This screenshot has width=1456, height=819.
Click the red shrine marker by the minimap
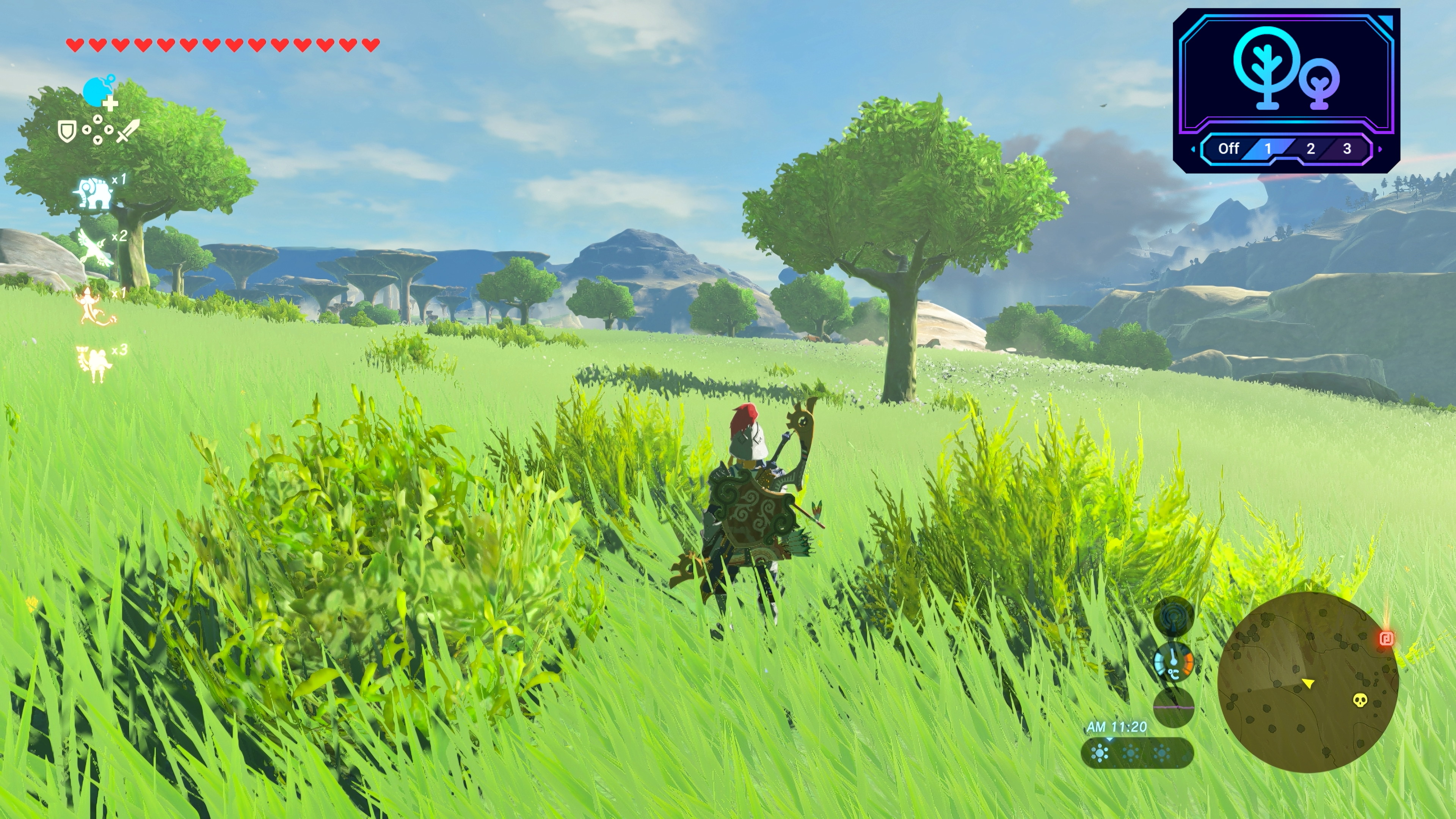click(x=1386, y=639)
